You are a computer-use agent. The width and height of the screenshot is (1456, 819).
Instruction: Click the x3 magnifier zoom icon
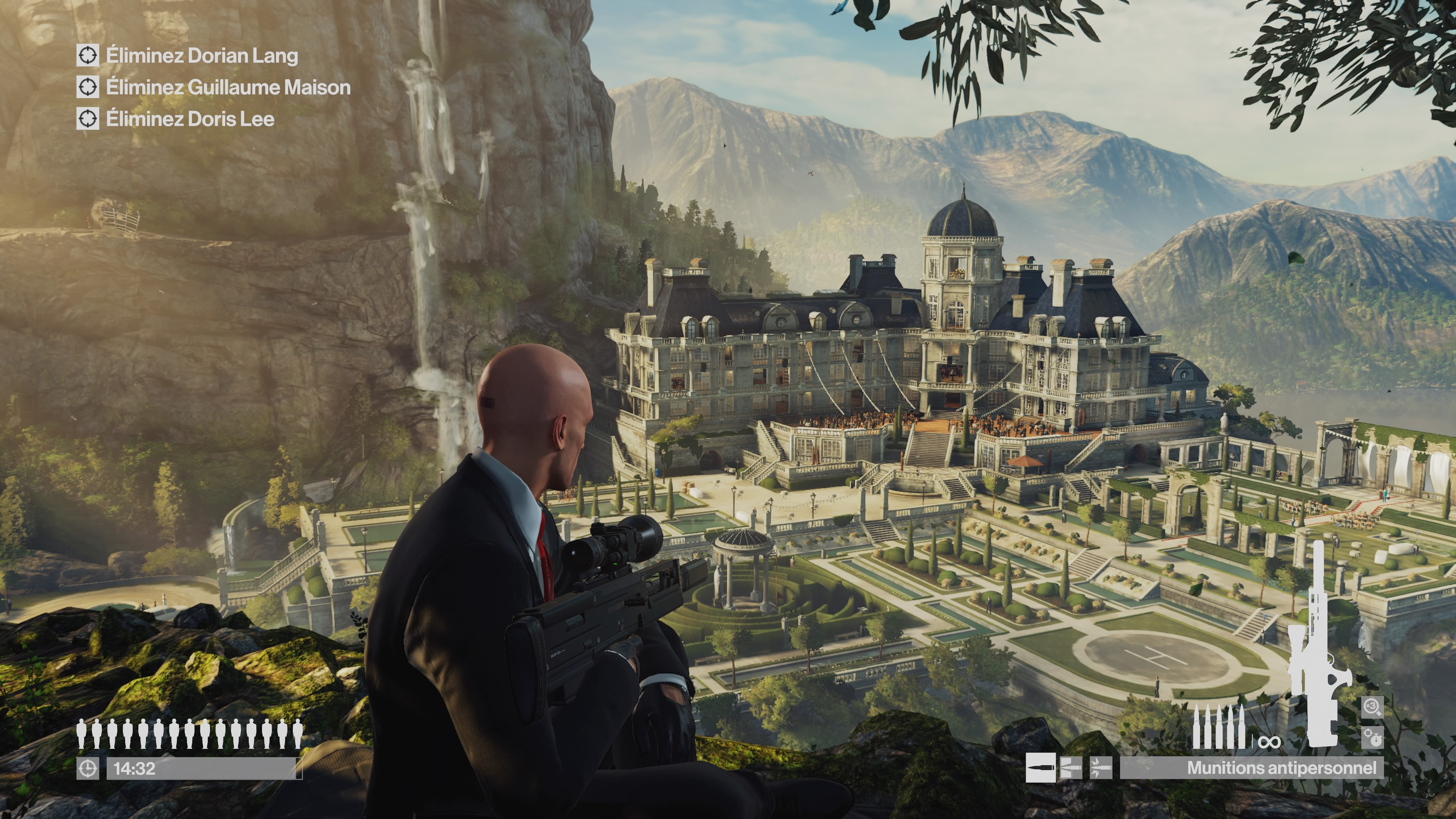tap(1372, 706)
